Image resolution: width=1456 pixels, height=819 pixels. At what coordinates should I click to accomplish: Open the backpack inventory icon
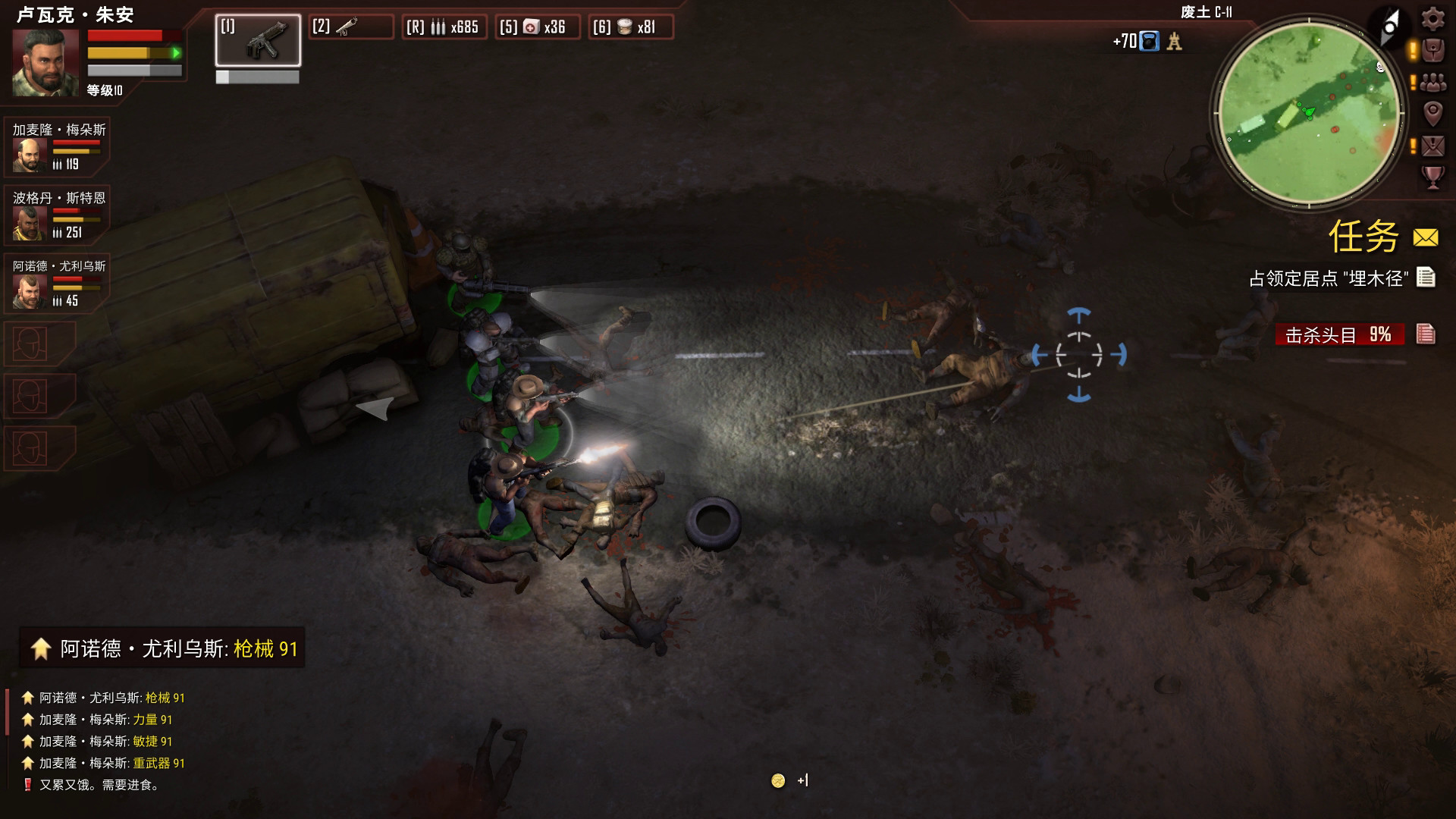(x=1432, y=51)
